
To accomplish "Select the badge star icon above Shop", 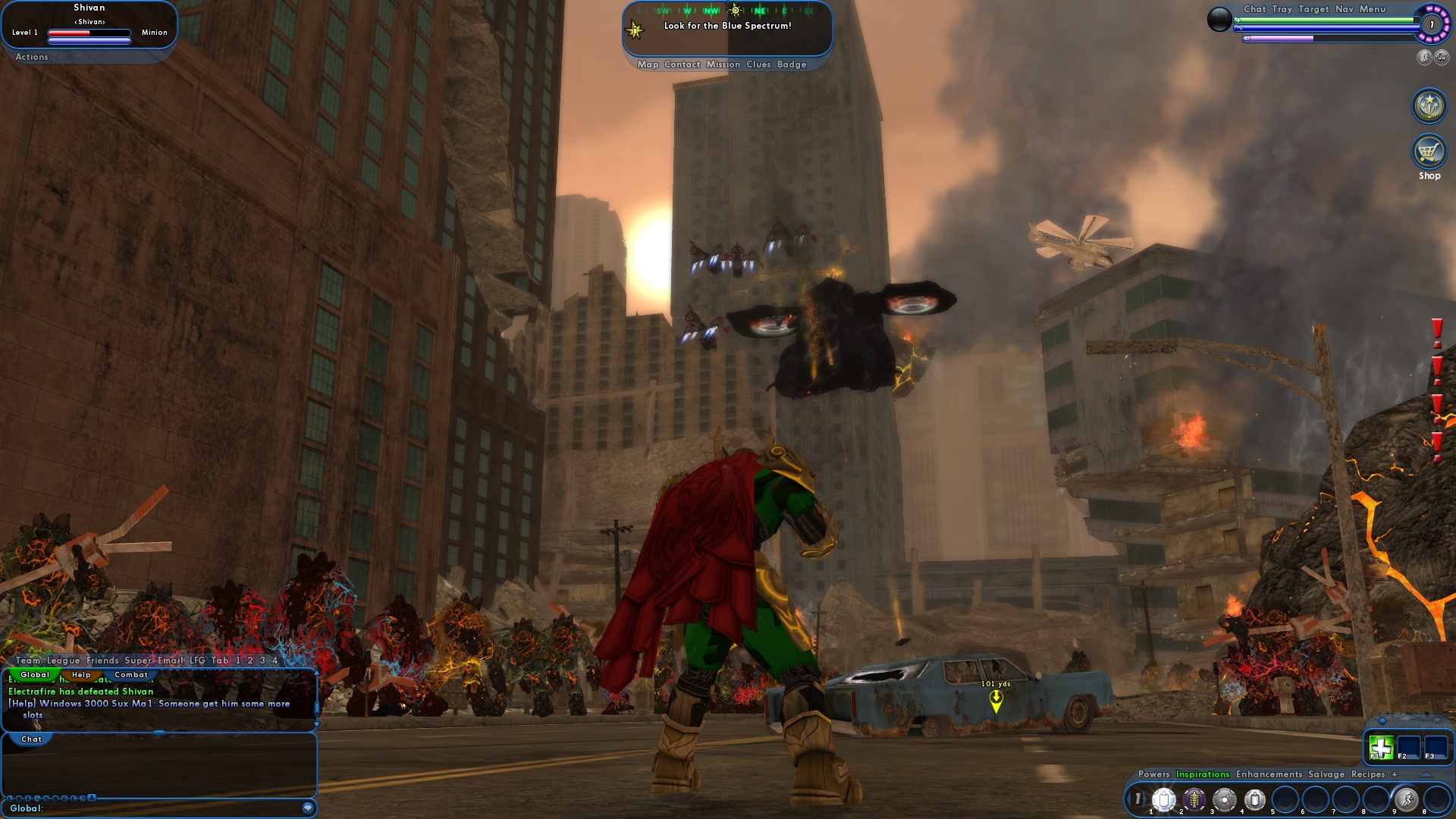I will click(1429, 105).
